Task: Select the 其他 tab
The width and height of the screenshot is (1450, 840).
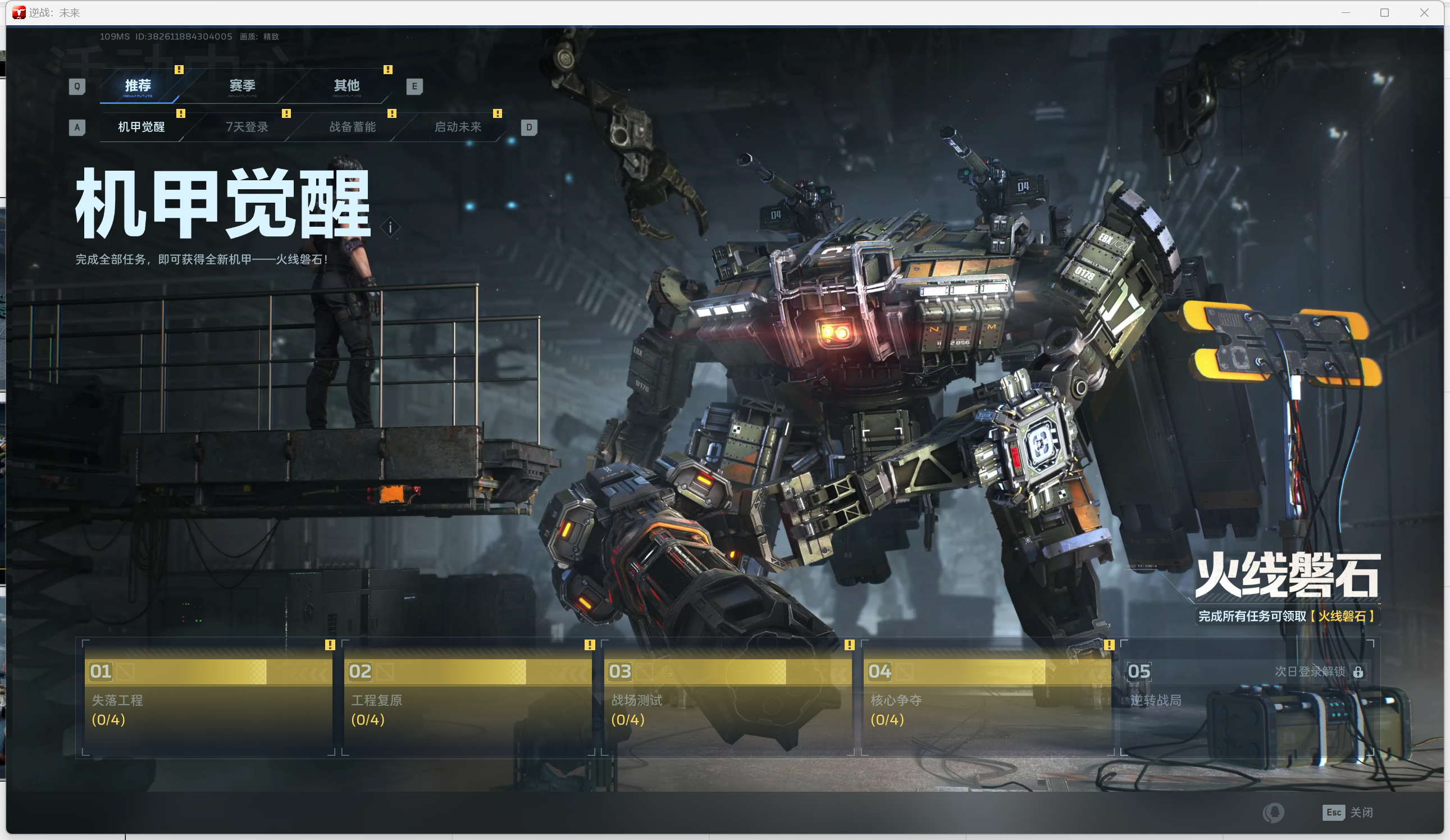Action: click(x=346, y=86)
